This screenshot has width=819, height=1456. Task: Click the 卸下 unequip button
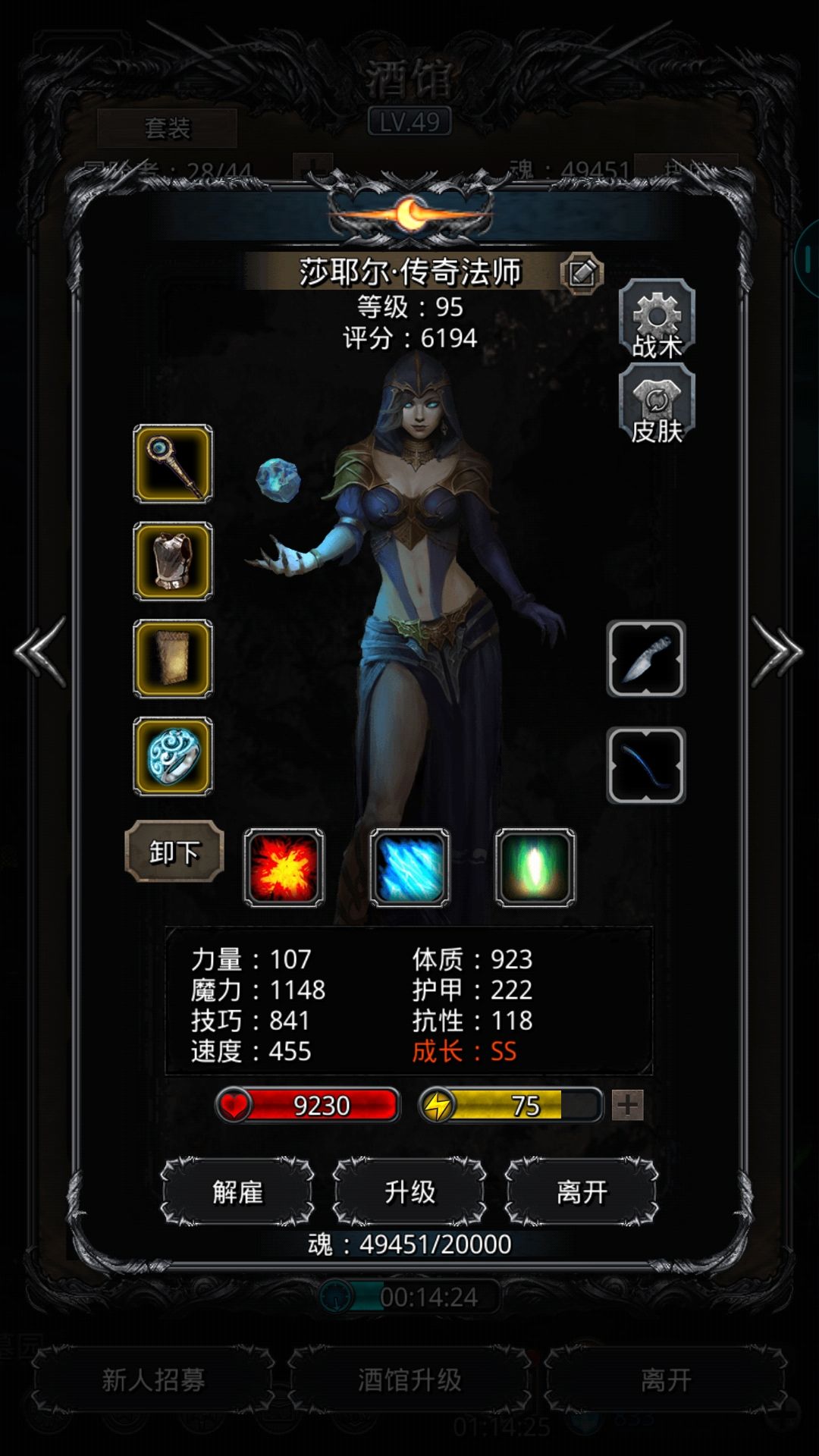[x=174, y=852]
